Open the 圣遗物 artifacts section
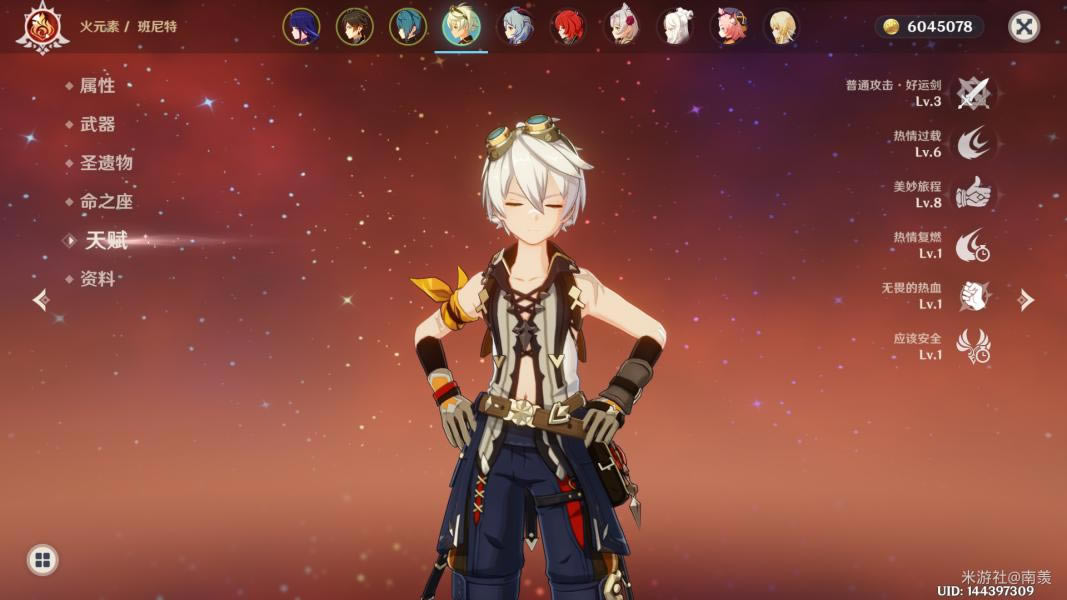This screenshot has width=1067, height=600. click(106, 163)
